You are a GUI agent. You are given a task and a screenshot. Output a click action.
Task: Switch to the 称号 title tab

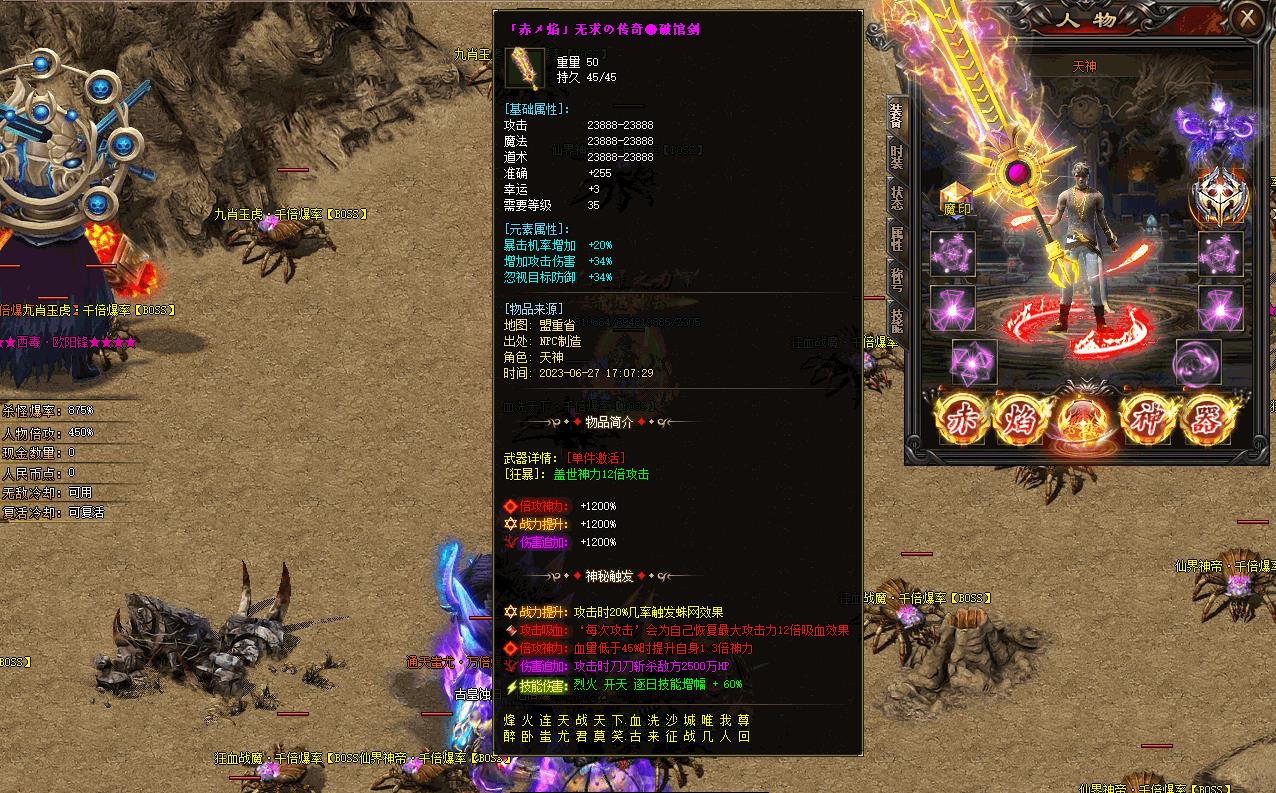click(x=896, y=279)
